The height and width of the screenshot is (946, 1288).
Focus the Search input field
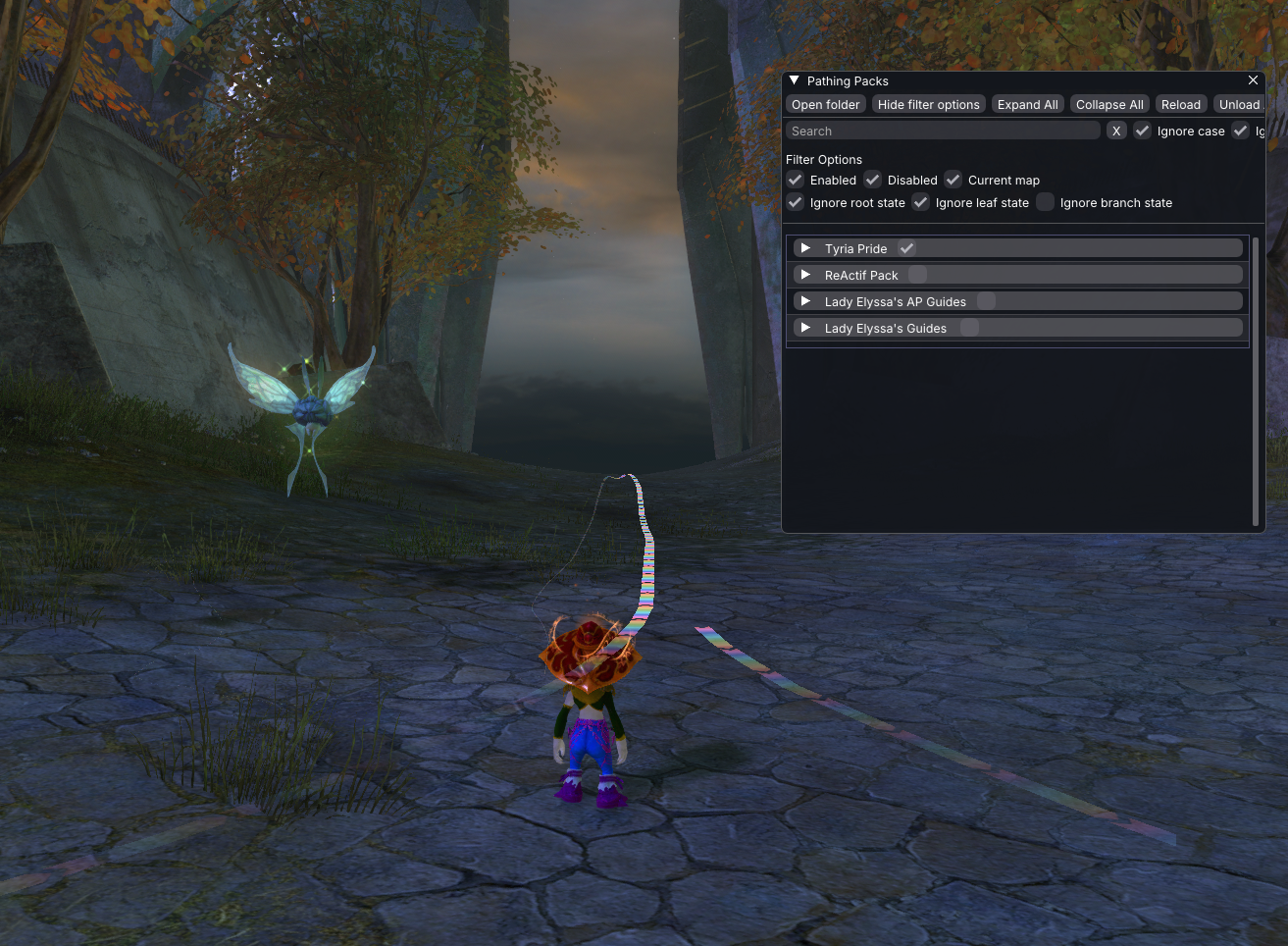[942, 131]
